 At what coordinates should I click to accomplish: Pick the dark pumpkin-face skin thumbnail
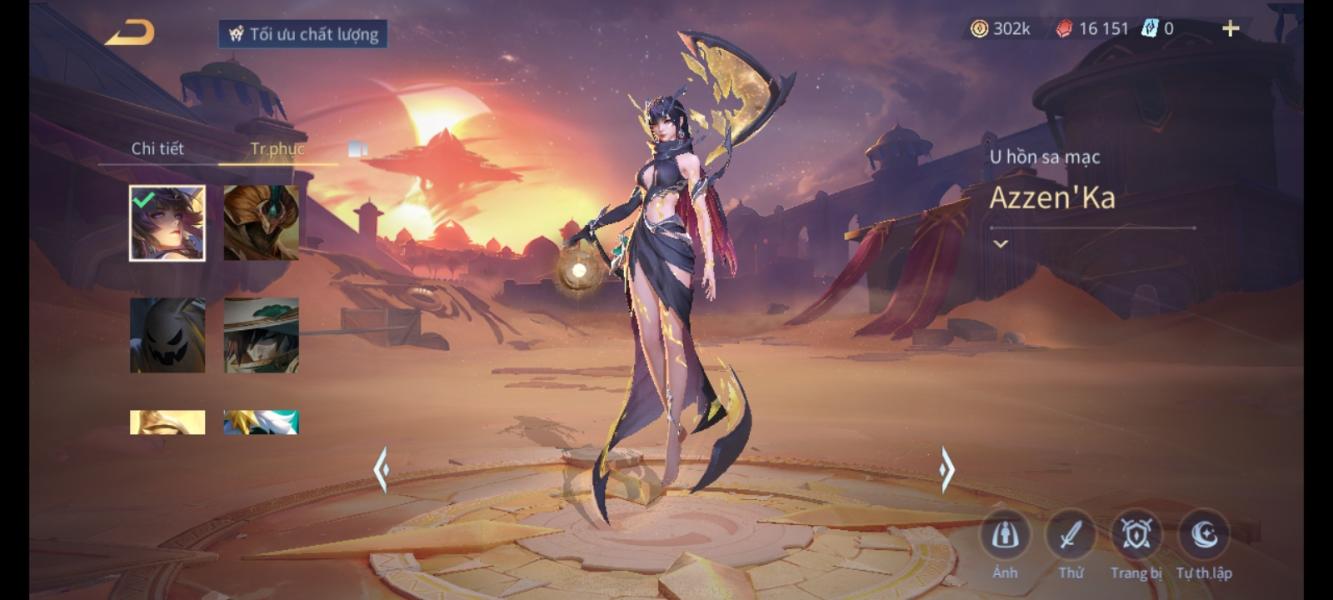tap(167, 335)
